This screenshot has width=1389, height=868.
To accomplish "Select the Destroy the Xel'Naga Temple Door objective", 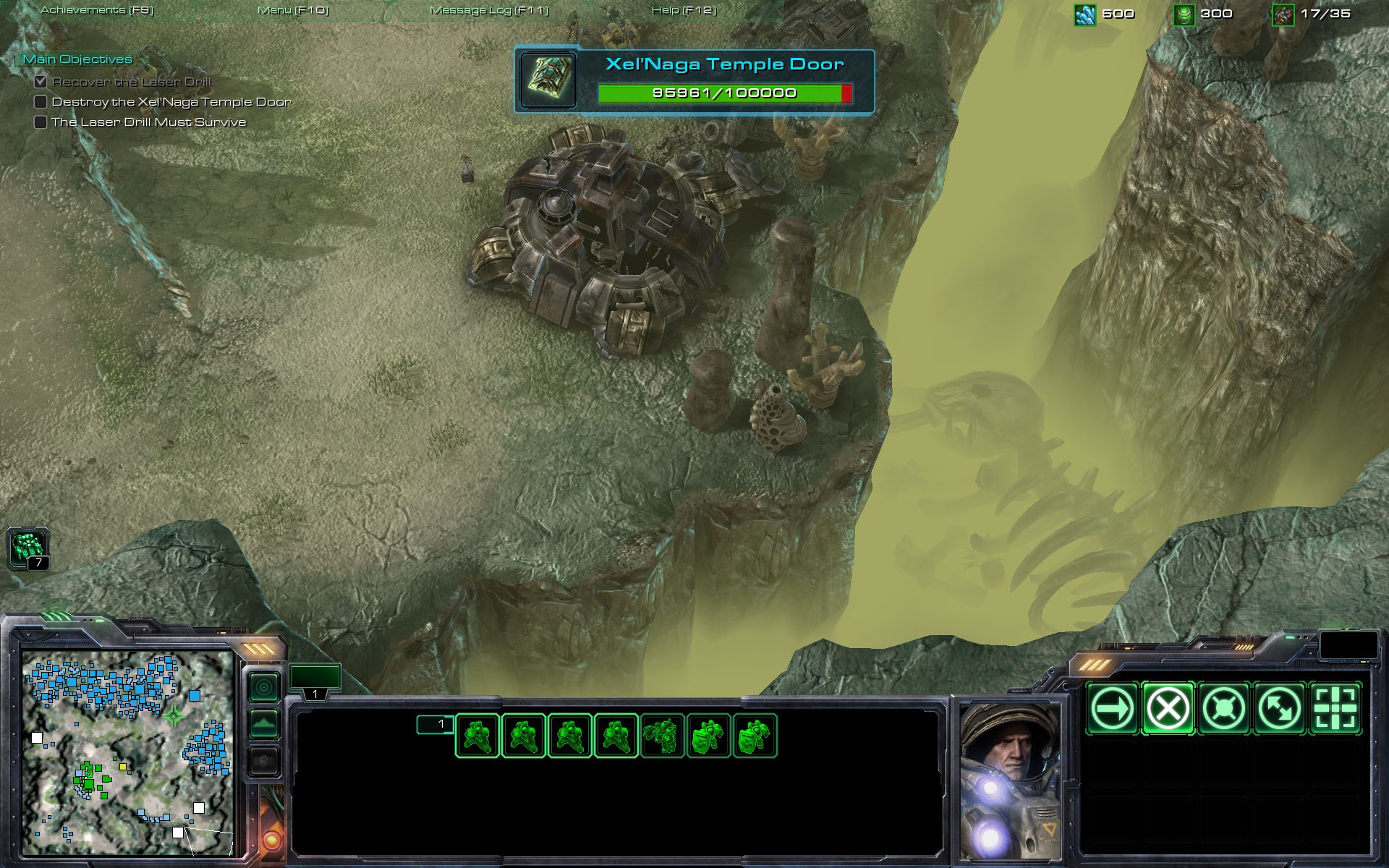I will tap(171, 102).
